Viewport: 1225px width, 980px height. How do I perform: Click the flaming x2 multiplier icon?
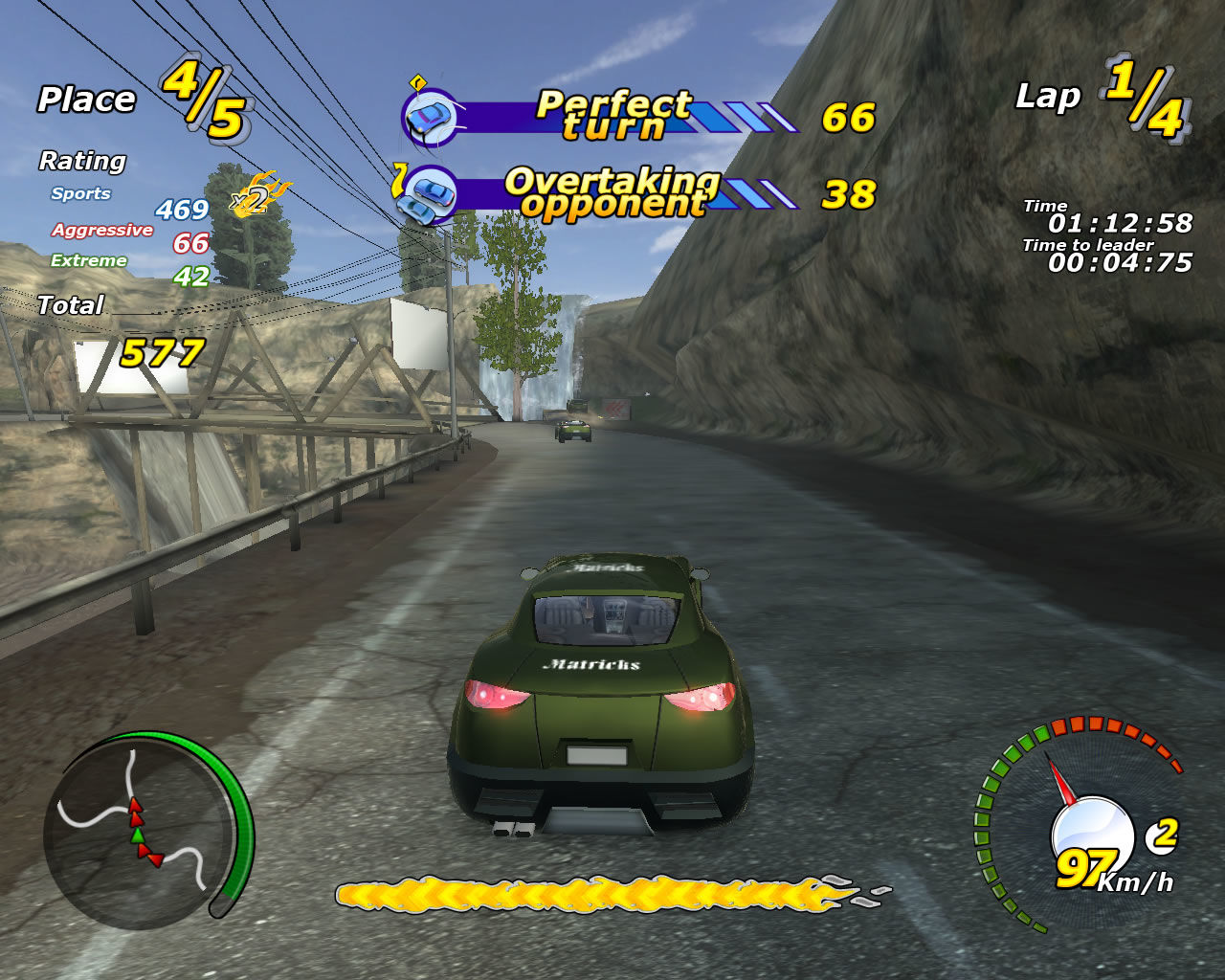(256, 195)
